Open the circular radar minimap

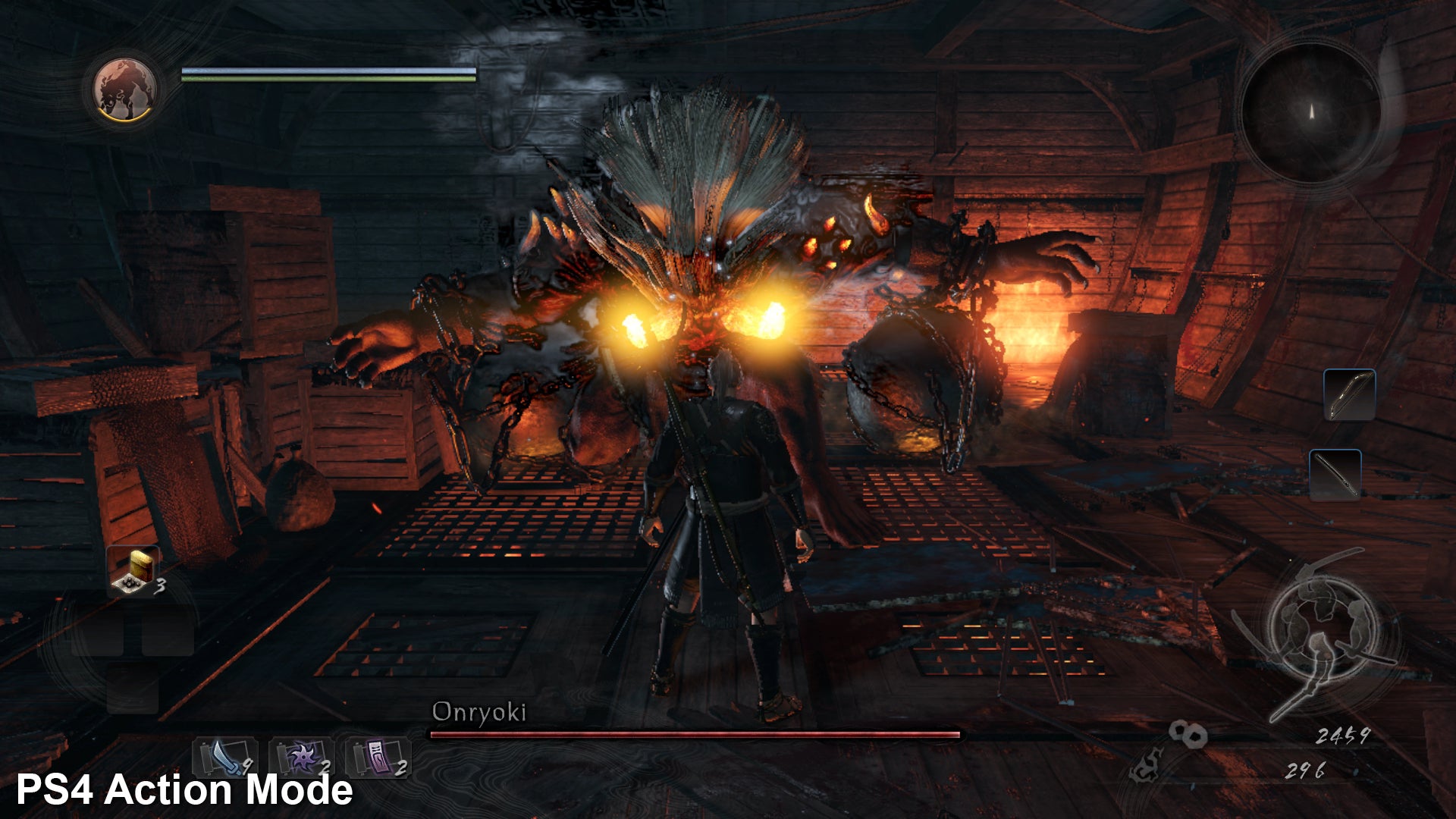pos(1311,112)
